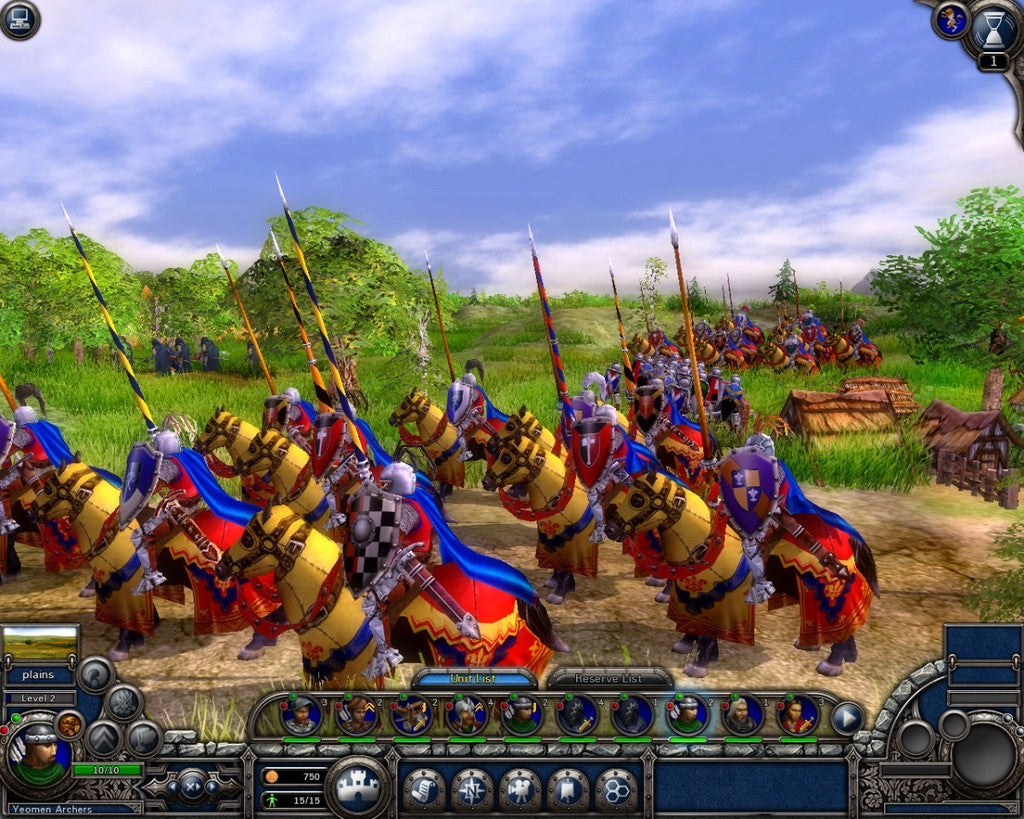The width and height of the screenshot is (1024, 819).
Task: Select the white-haired elder unit portrait
Action: pyautogui.click(x=741, y=715)
